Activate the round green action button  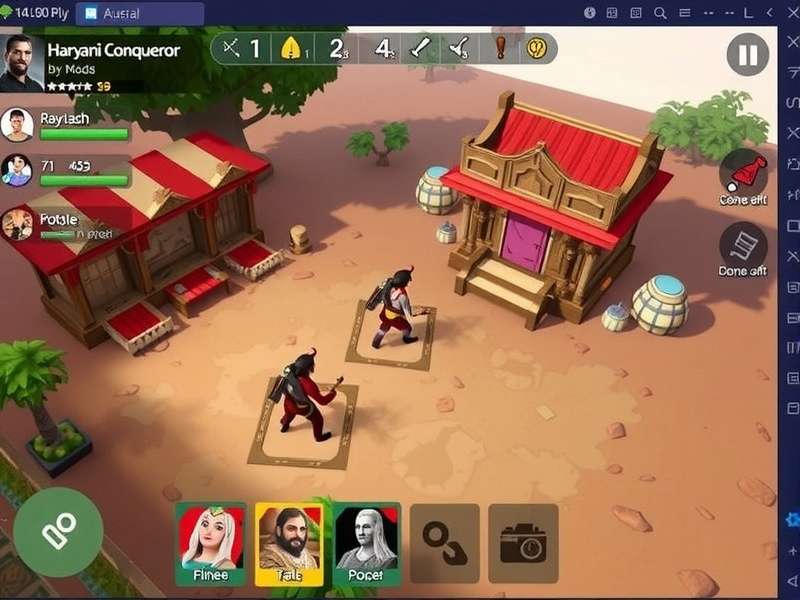58,531
